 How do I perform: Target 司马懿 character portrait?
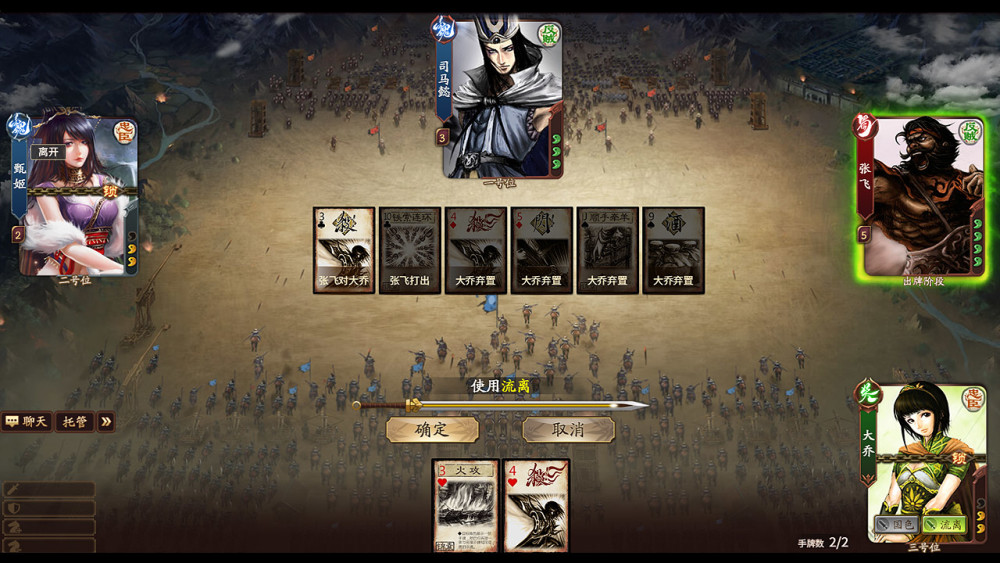503,98
